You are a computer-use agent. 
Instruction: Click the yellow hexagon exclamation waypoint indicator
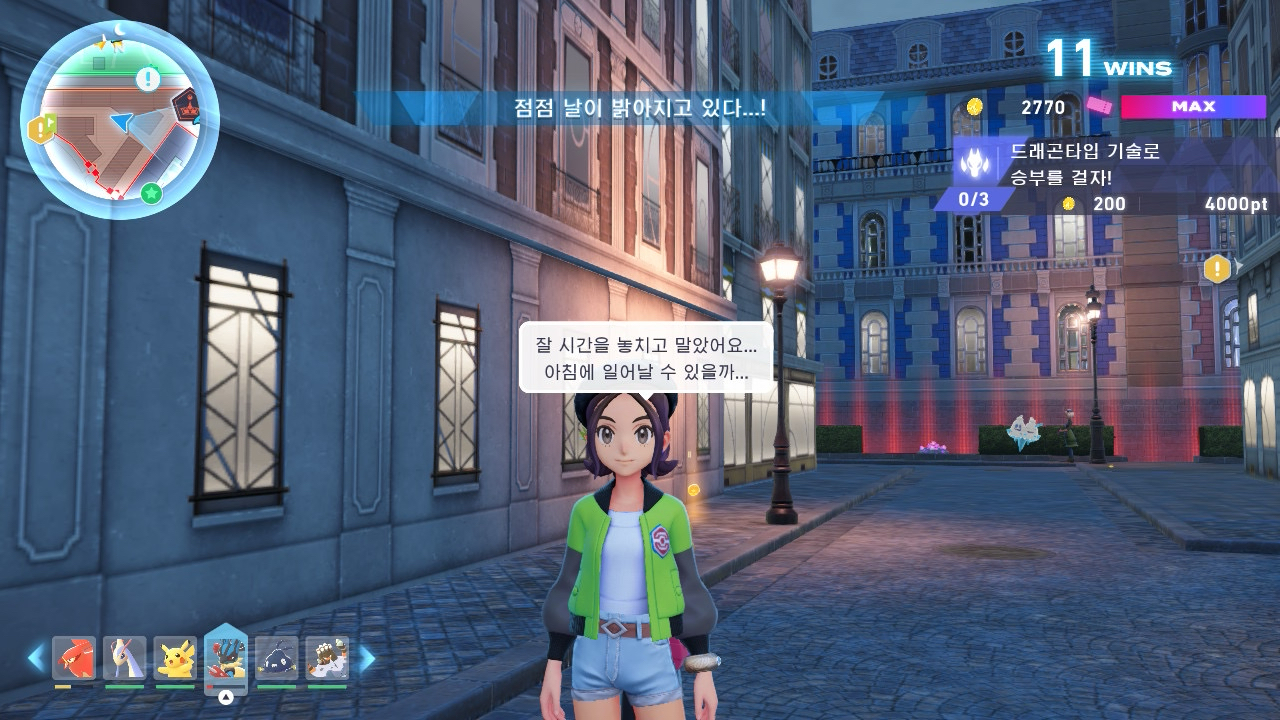(1217, 268)
